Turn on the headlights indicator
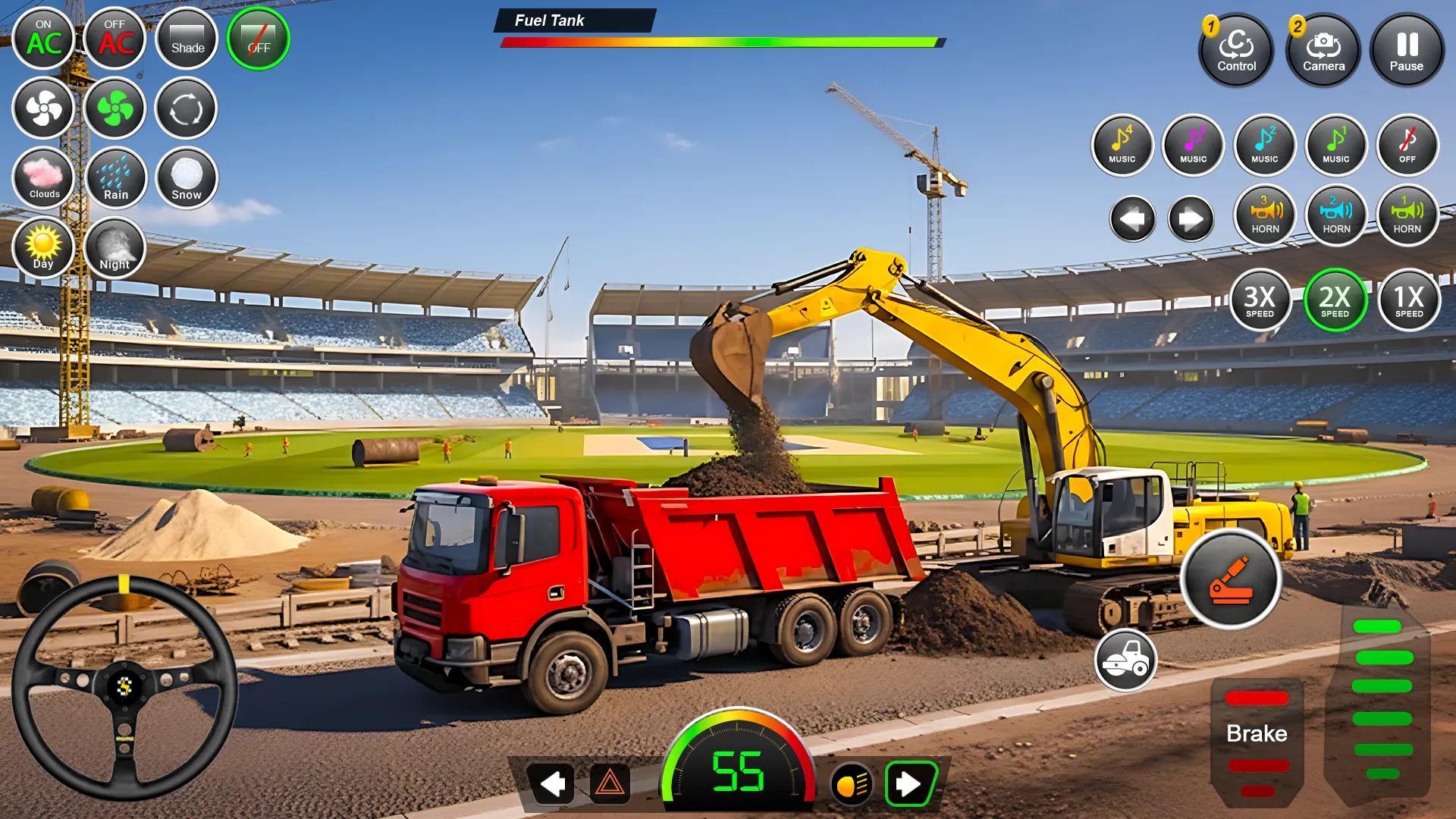This screenshot has width=1456, height=819. click(852, 785)
